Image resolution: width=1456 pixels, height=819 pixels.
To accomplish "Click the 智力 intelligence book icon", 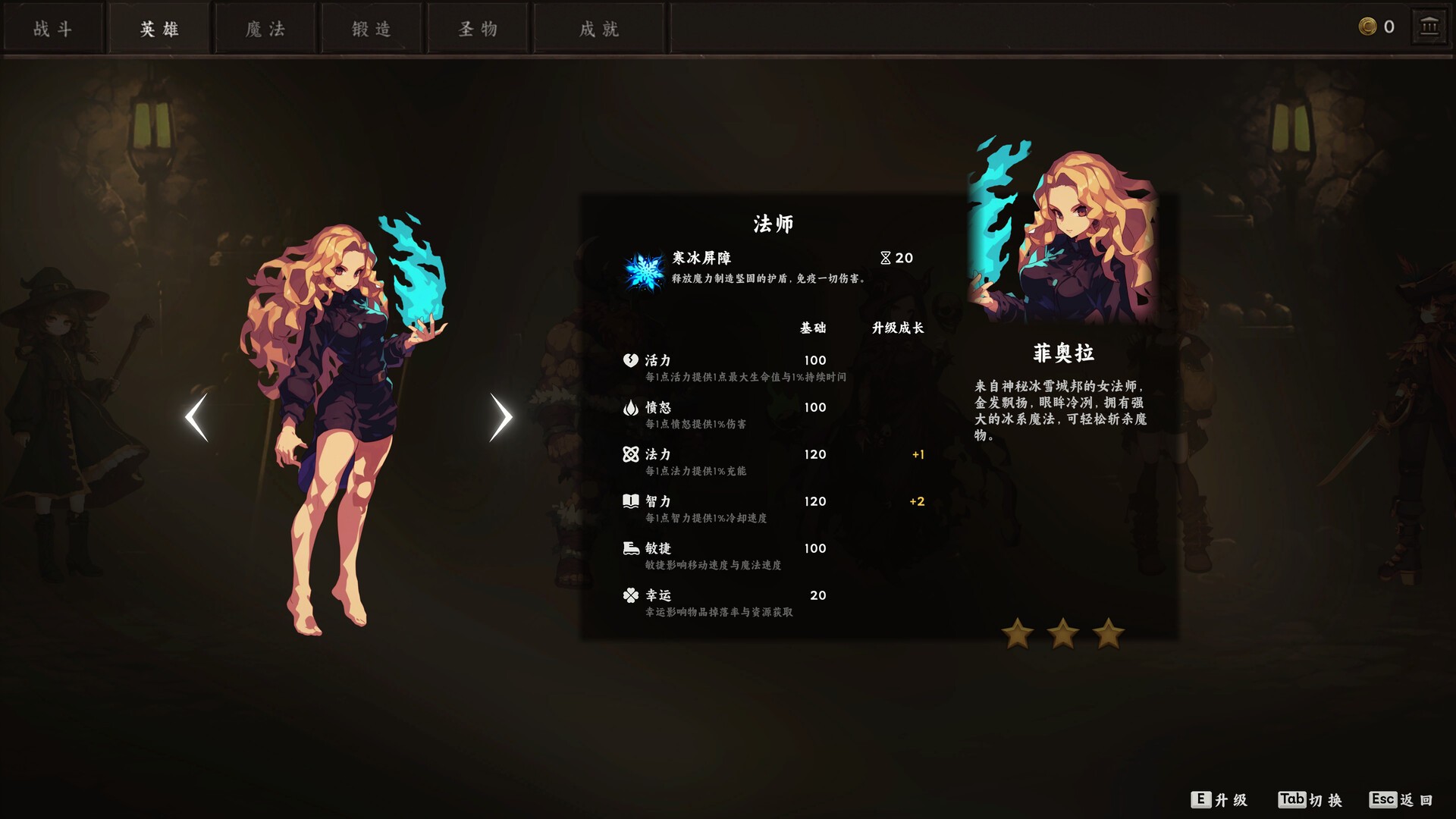I will click(x=630, y=500).
